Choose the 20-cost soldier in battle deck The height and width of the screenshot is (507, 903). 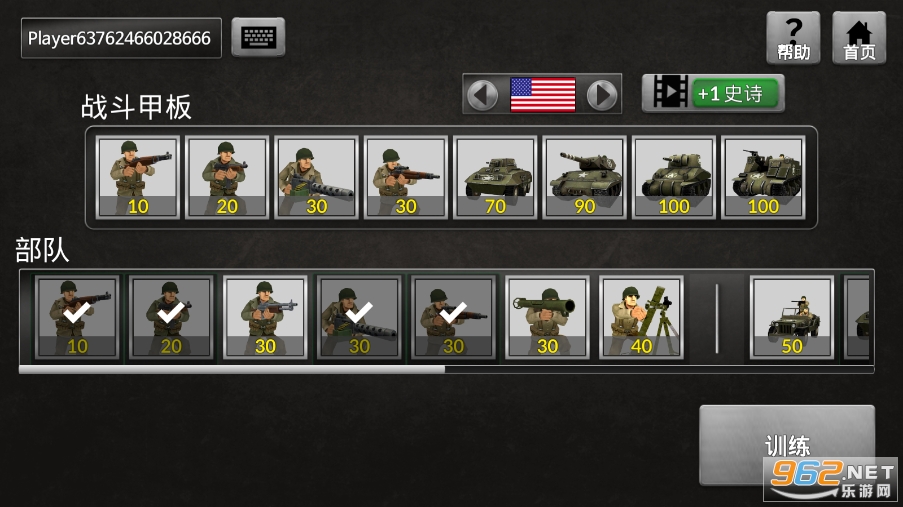(227, 177)
